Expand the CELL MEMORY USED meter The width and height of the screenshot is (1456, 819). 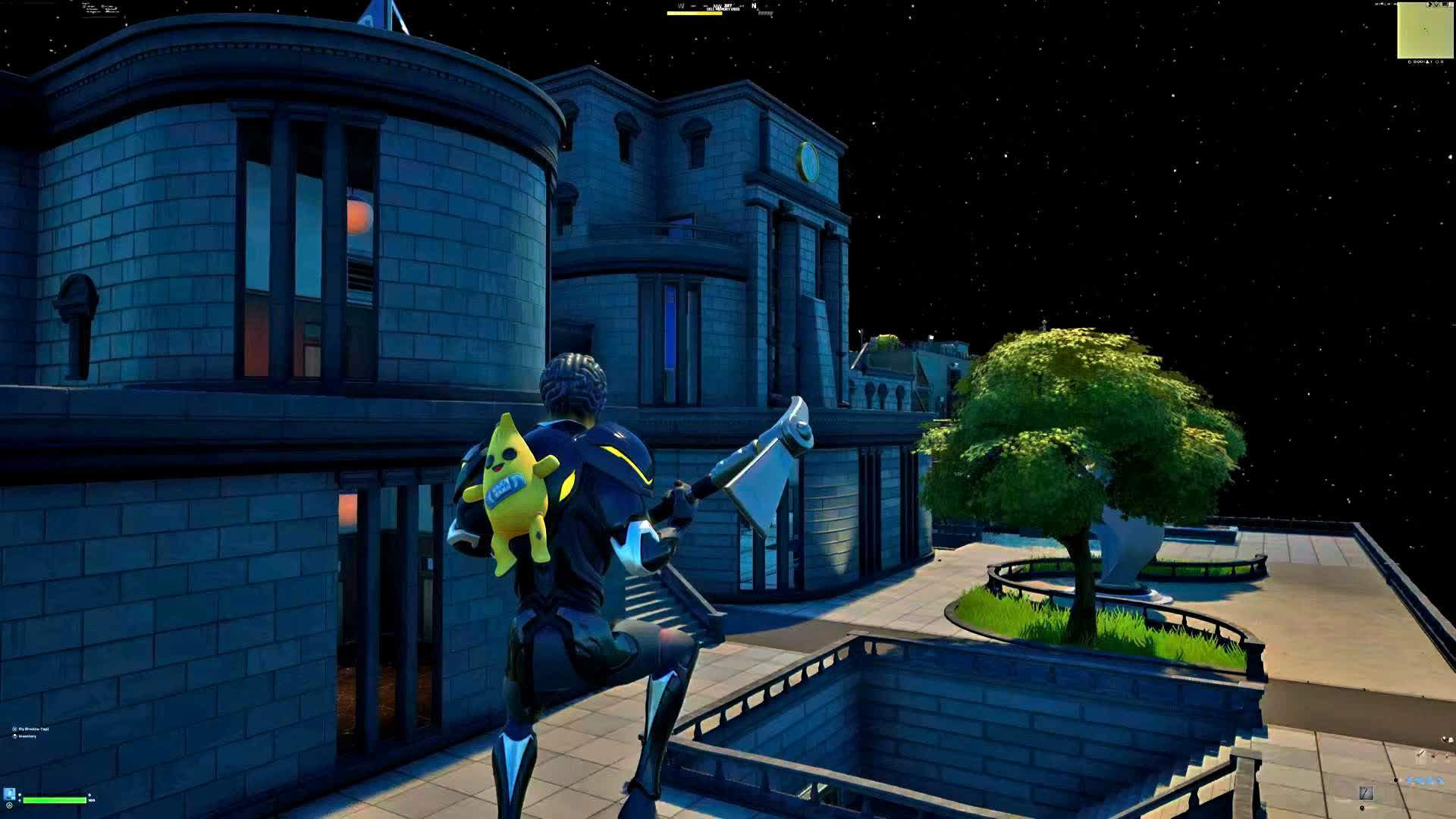pos(694,13)
